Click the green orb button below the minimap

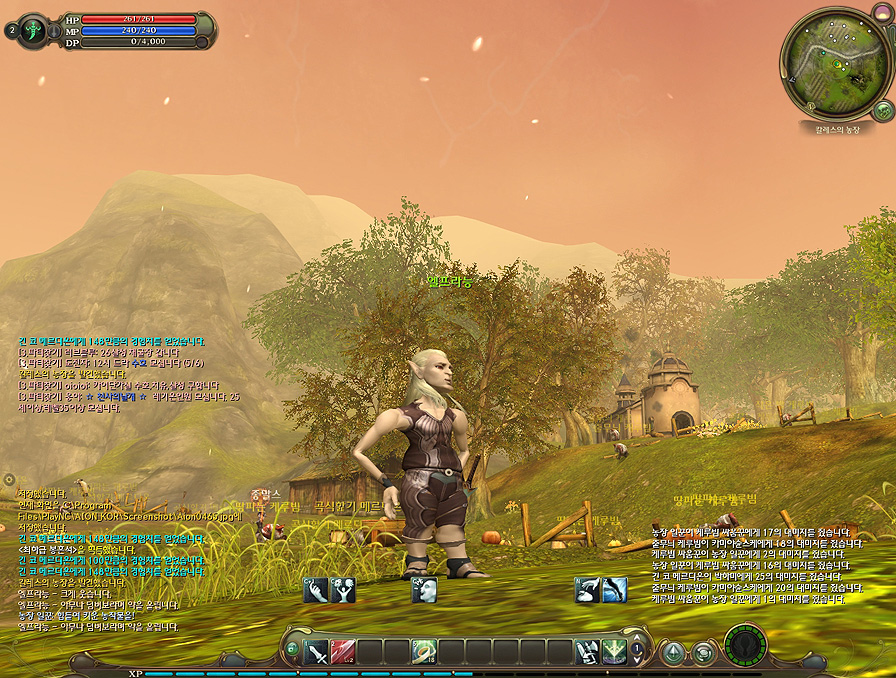(x=882, y=109)
